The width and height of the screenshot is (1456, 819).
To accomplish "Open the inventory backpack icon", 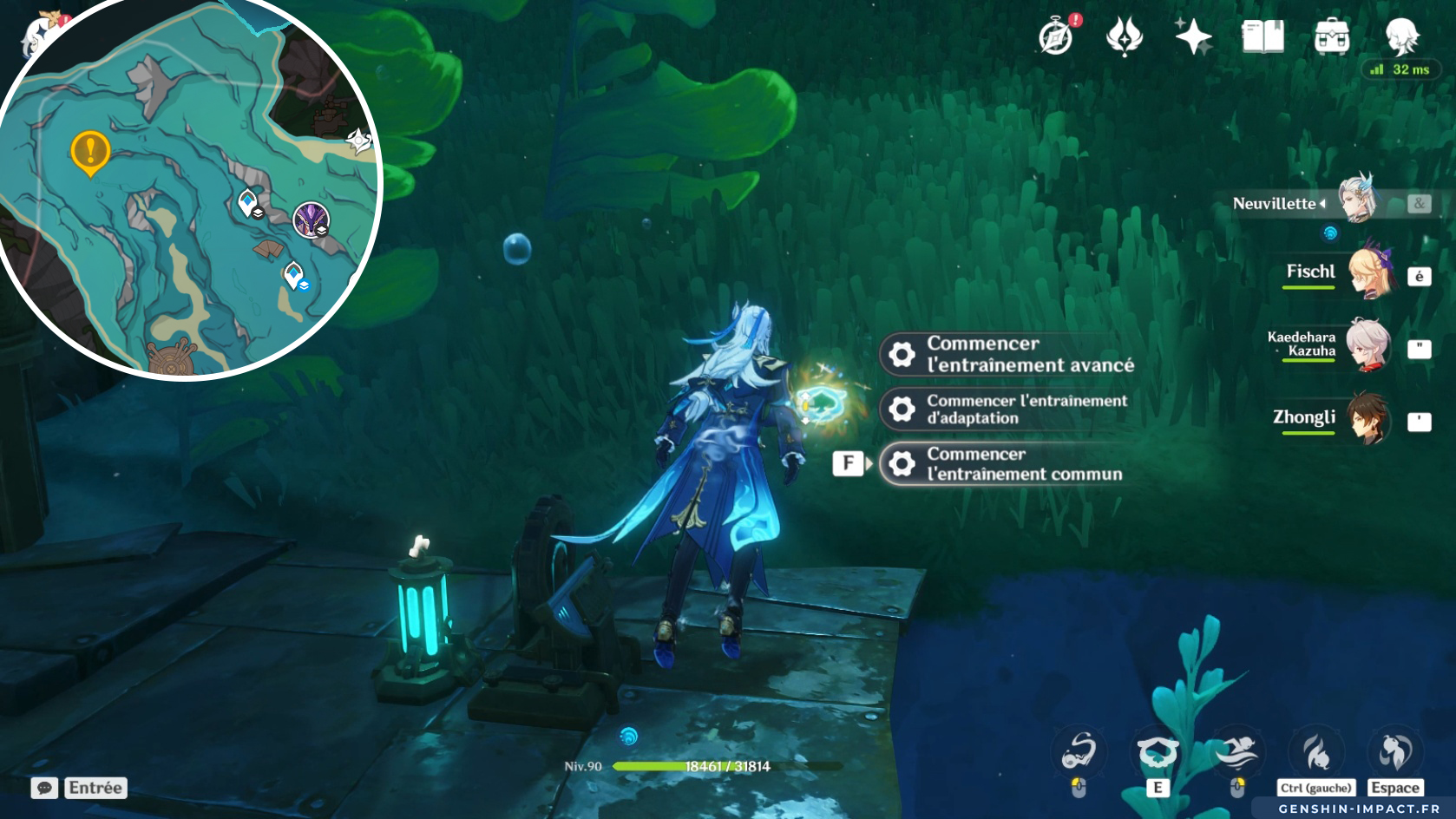I will coord(1332,36).
